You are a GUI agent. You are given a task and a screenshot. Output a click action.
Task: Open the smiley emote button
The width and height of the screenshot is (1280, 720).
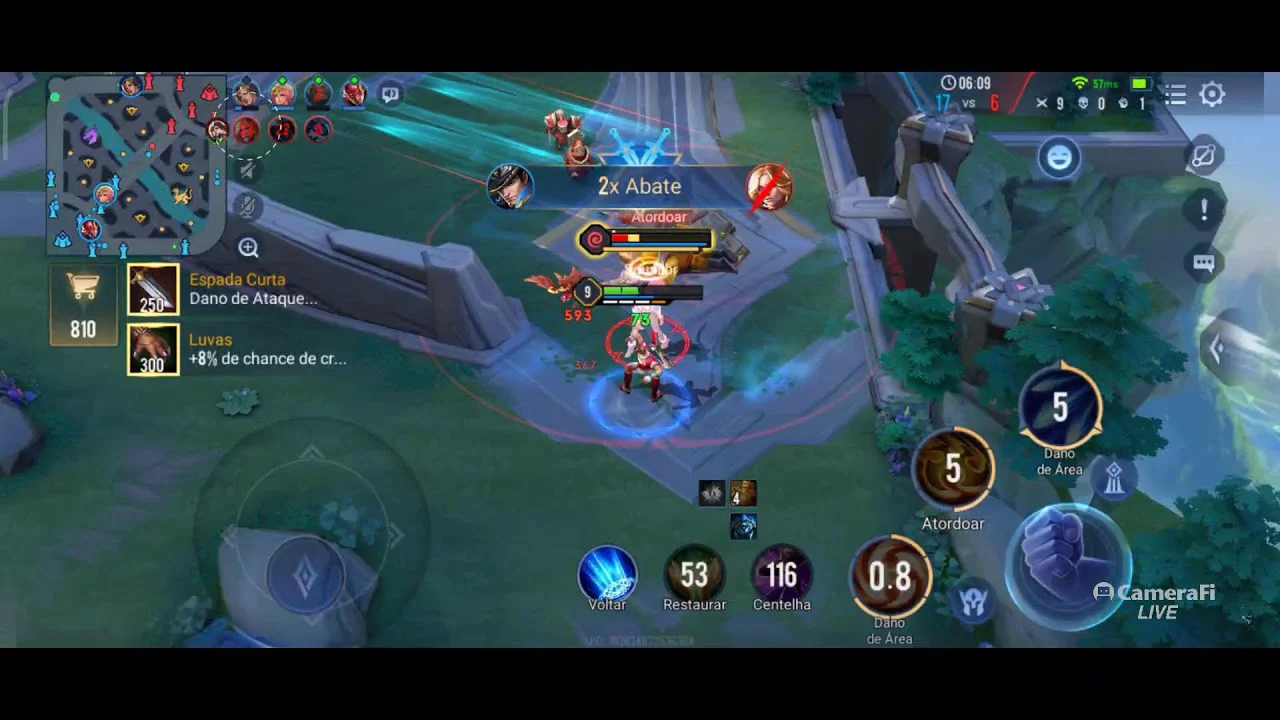coord(1059,158)
